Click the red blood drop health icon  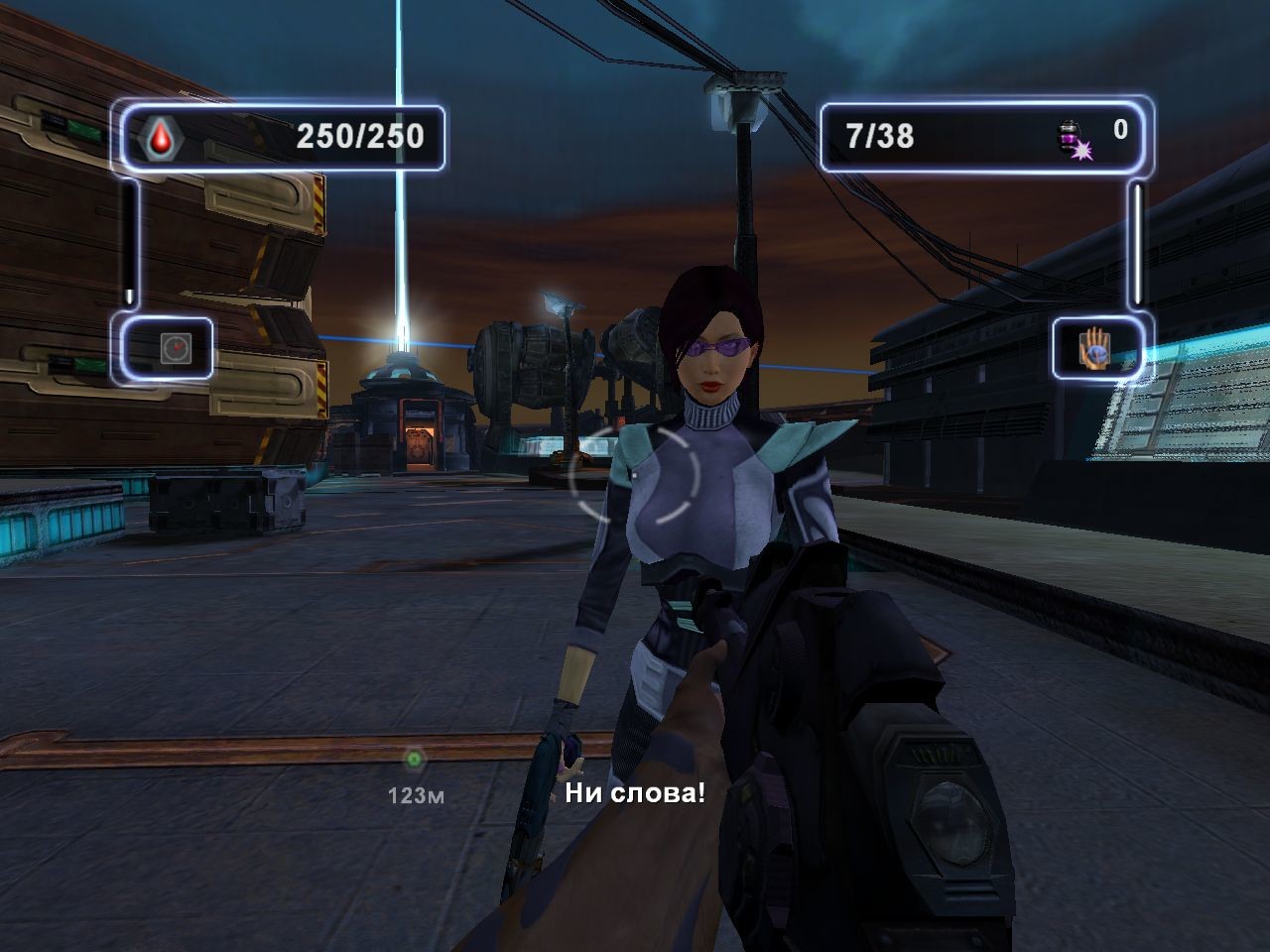(x=159, y=140)
